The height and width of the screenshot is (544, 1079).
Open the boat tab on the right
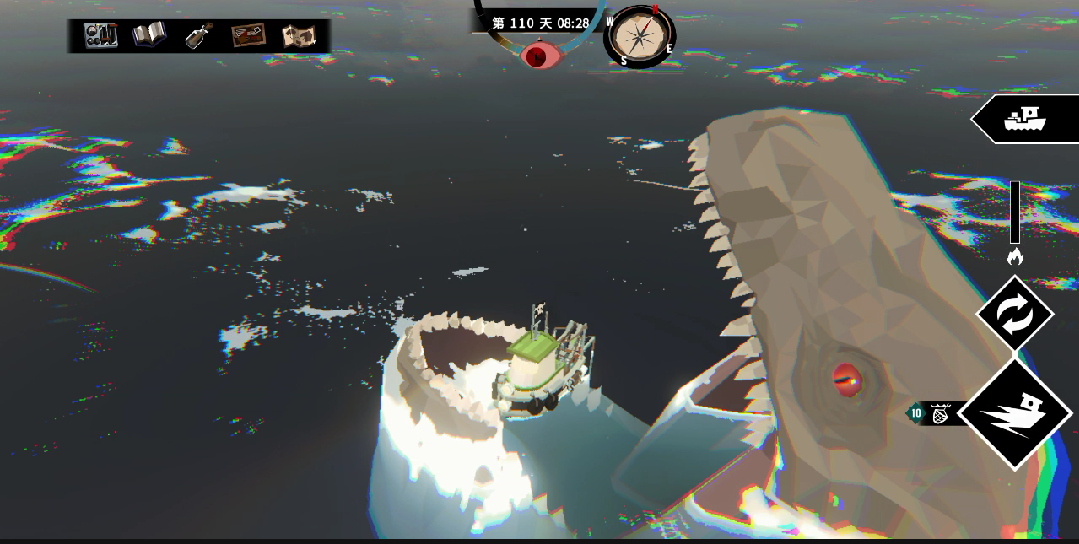(x=1025, y=119)
